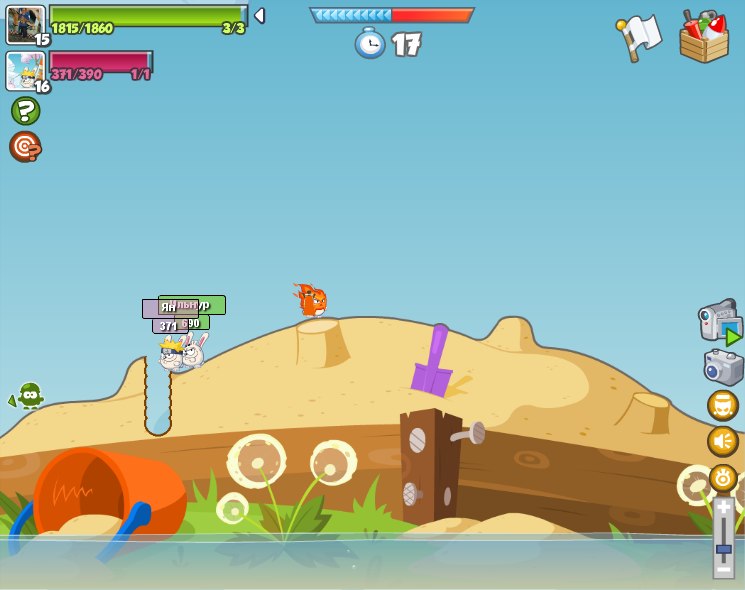
Task: Click the orange target hint button
Action: pos(25,147)
